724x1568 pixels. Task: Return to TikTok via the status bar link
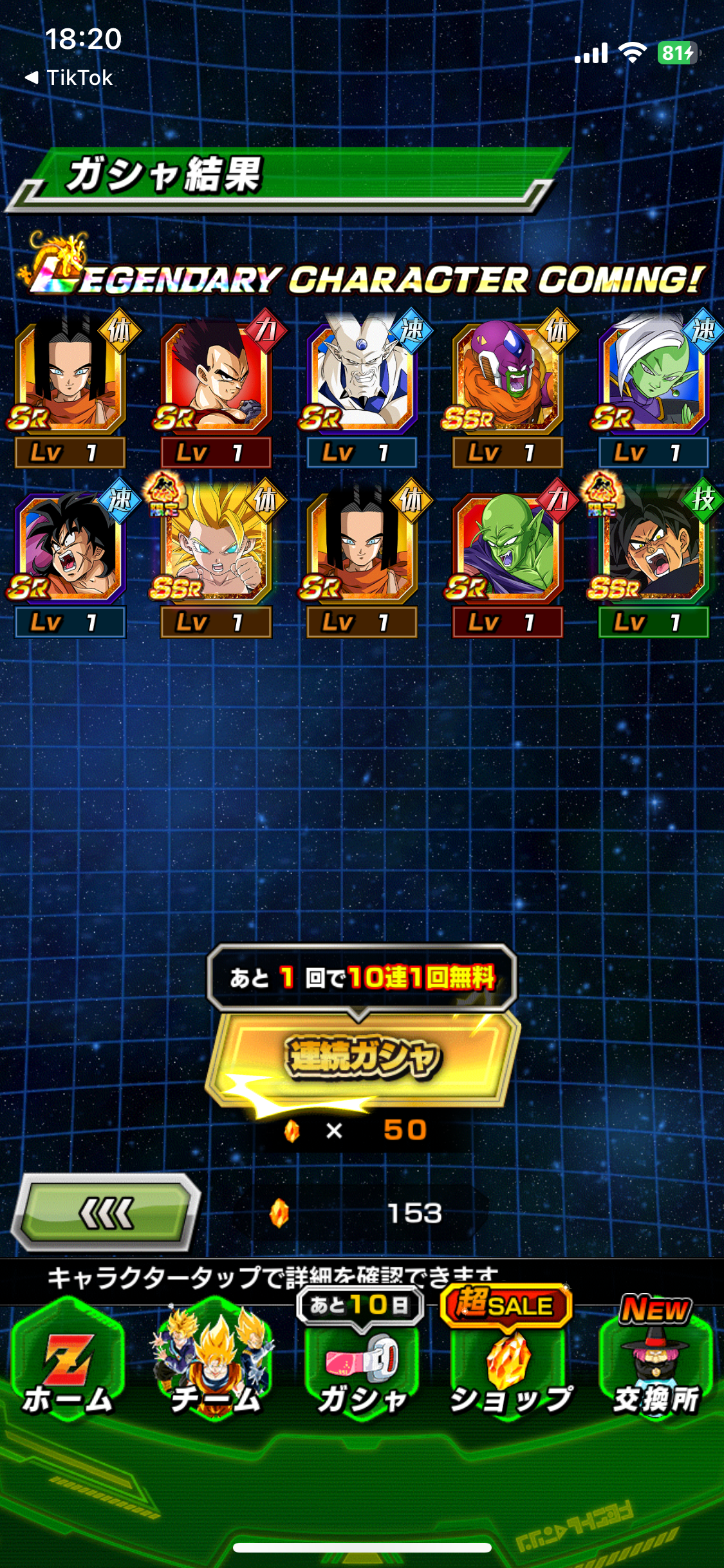[x=70, y=78]
